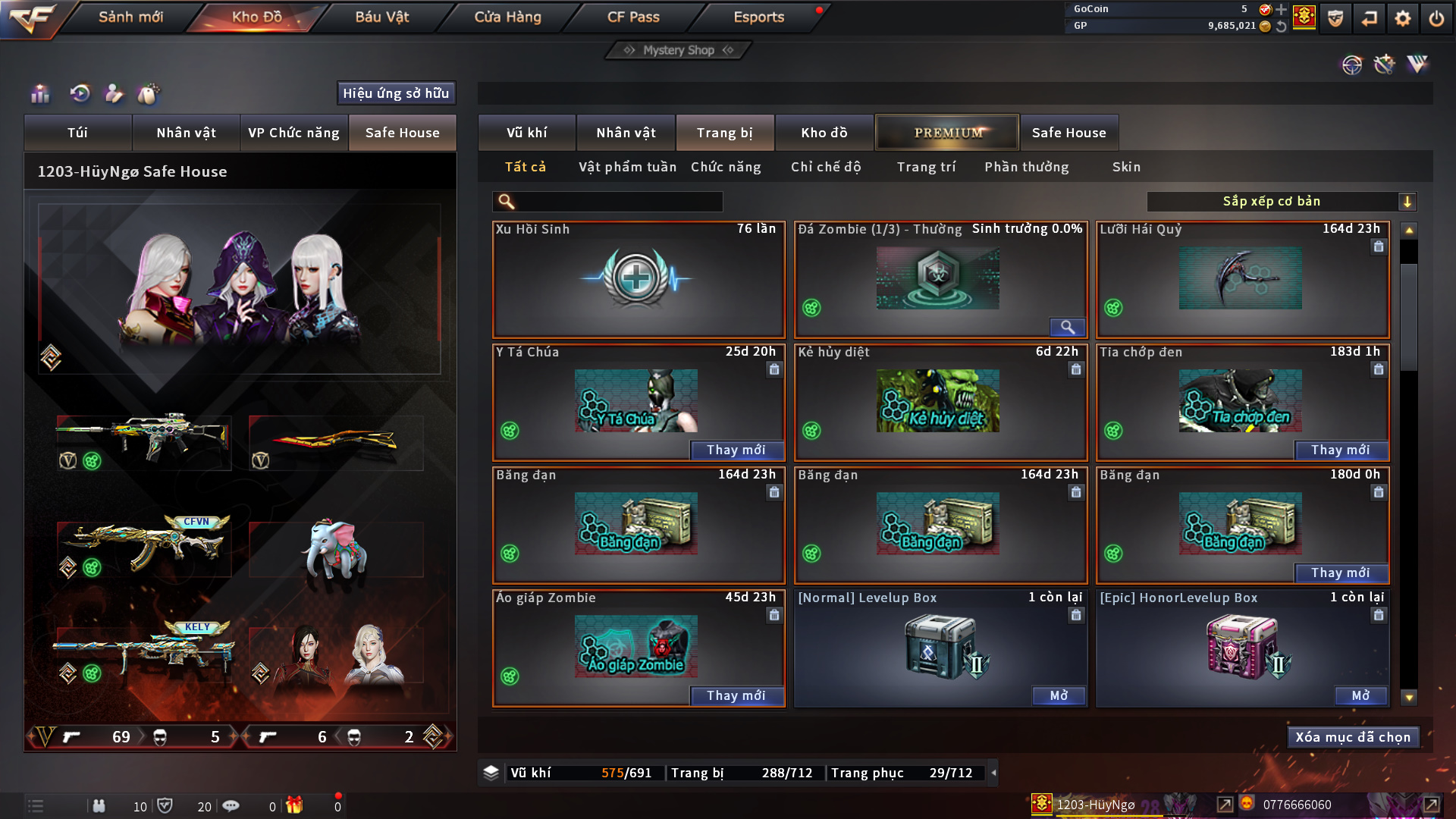The height and width of the screenshot is (819, 1456).
Task: Open the Mystery Shop banner
Action: pos(679,50)
